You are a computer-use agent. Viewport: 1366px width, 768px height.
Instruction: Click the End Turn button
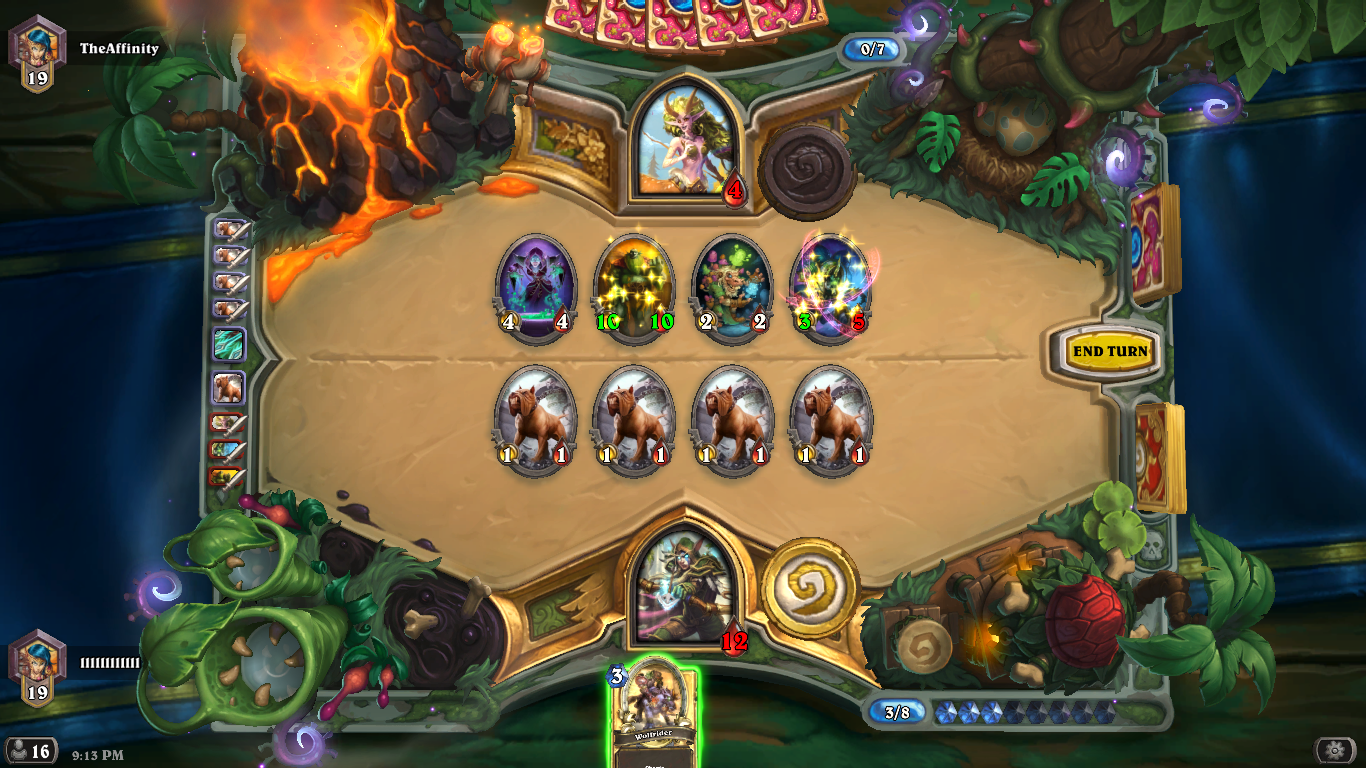(1109, 351)
